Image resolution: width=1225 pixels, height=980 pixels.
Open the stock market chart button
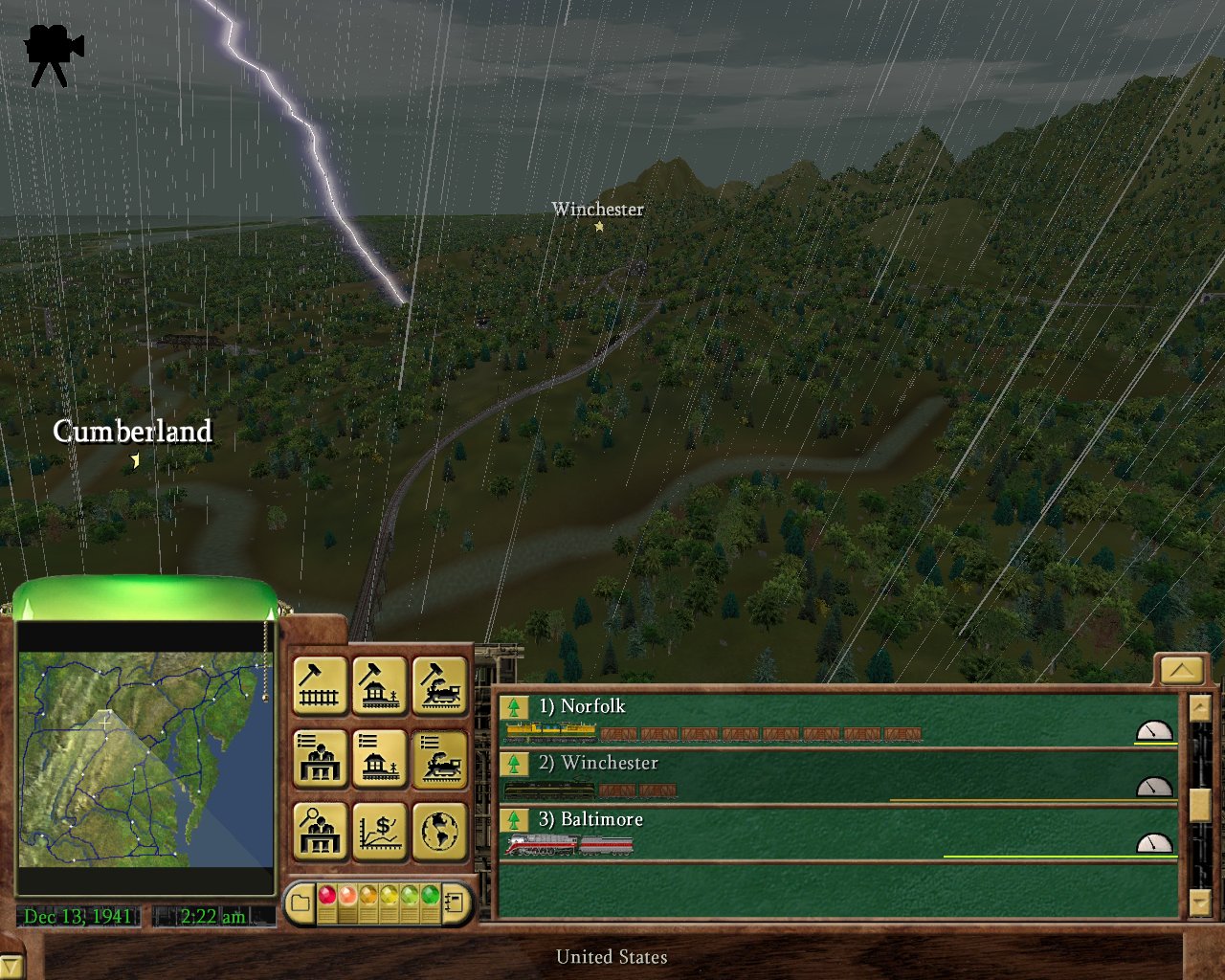pyautogui.click(x=379, y=831)
